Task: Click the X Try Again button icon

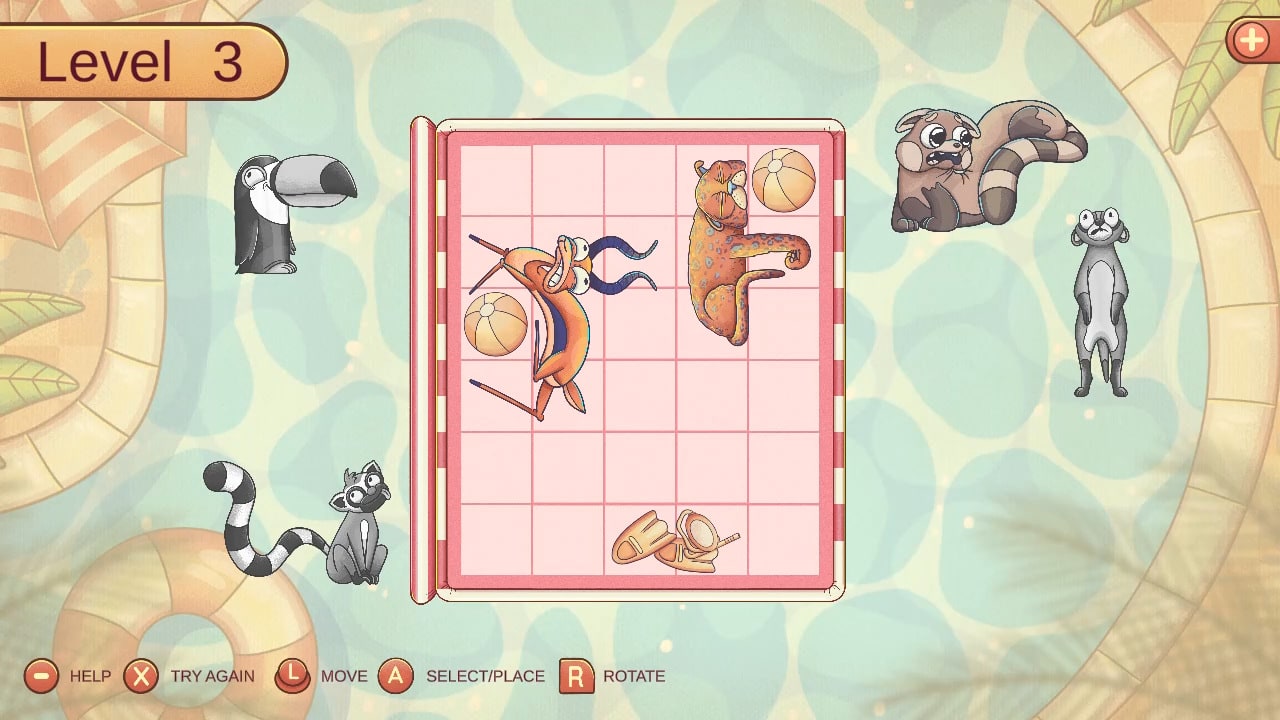Action: pos(143,676)
